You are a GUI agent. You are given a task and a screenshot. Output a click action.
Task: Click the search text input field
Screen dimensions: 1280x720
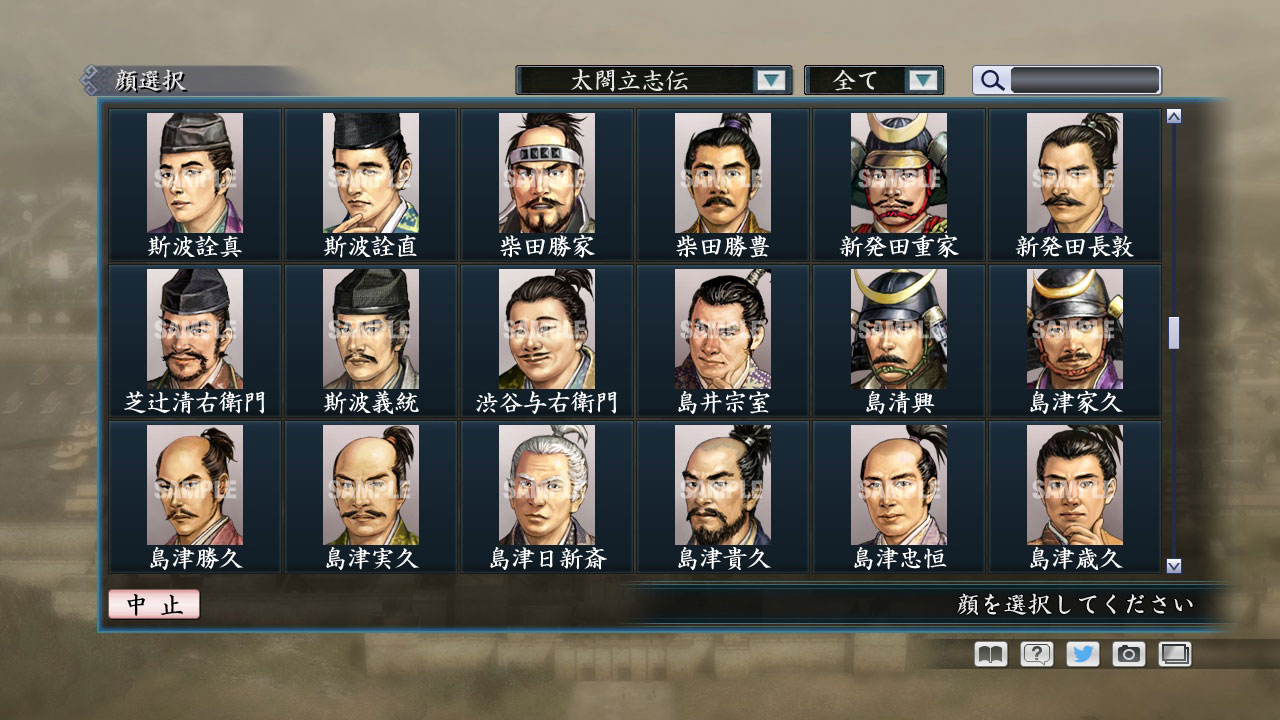(1085, 80)
